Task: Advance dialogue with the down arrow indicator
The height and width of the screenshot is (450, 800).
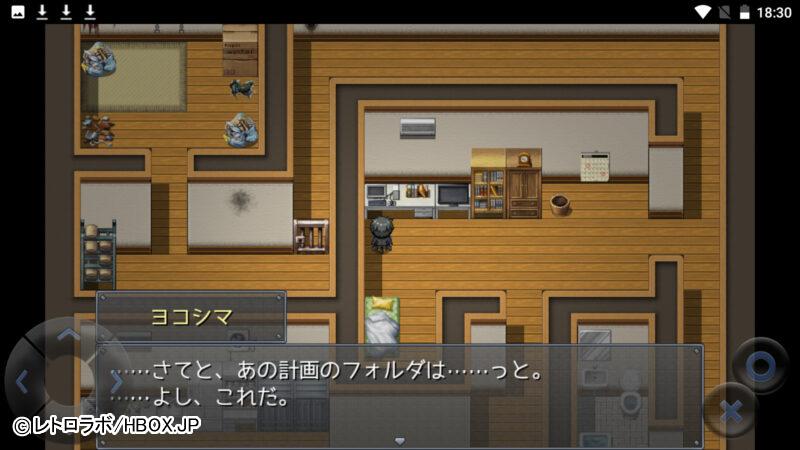Action: pos(400,440)
